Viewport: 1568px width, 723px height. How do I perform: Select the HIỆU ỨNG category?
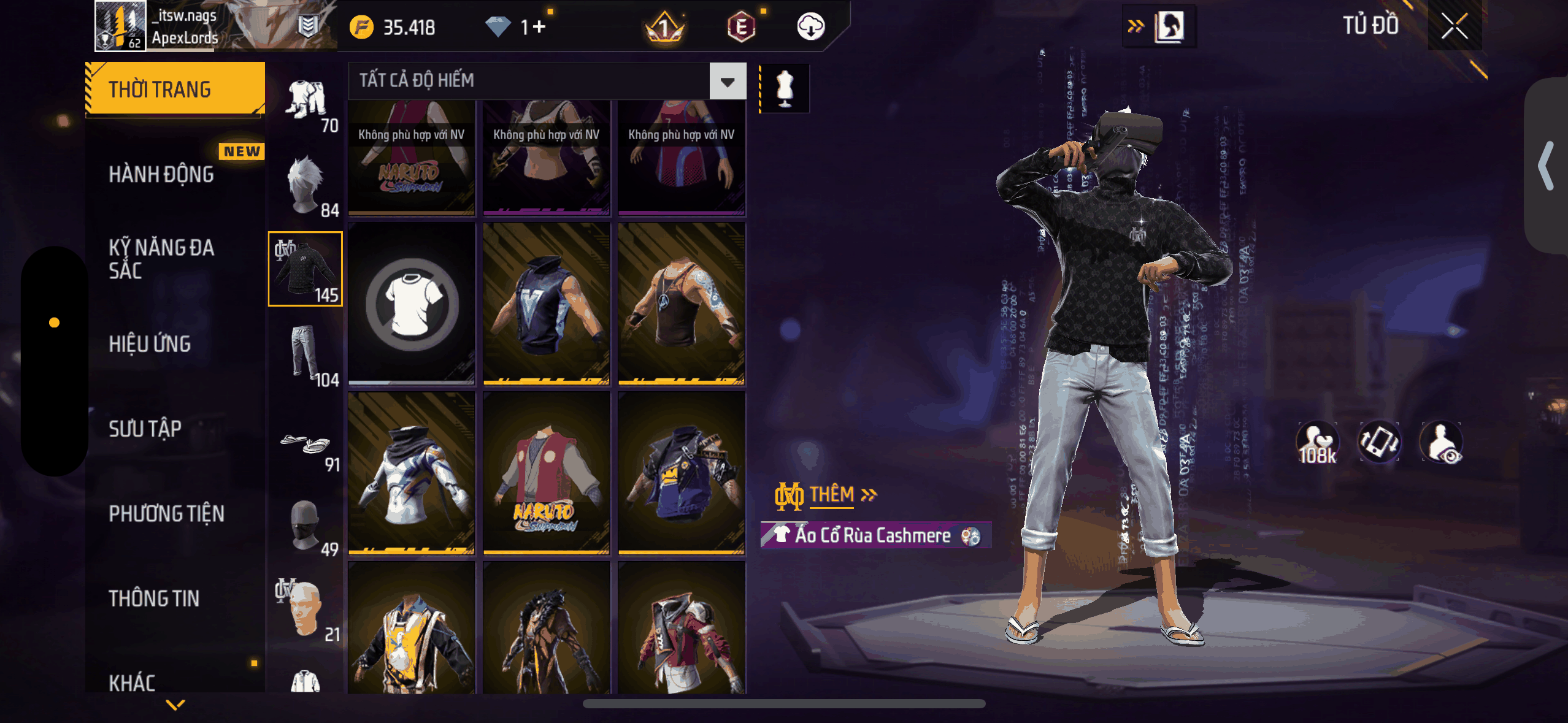(x=150, y=344)
